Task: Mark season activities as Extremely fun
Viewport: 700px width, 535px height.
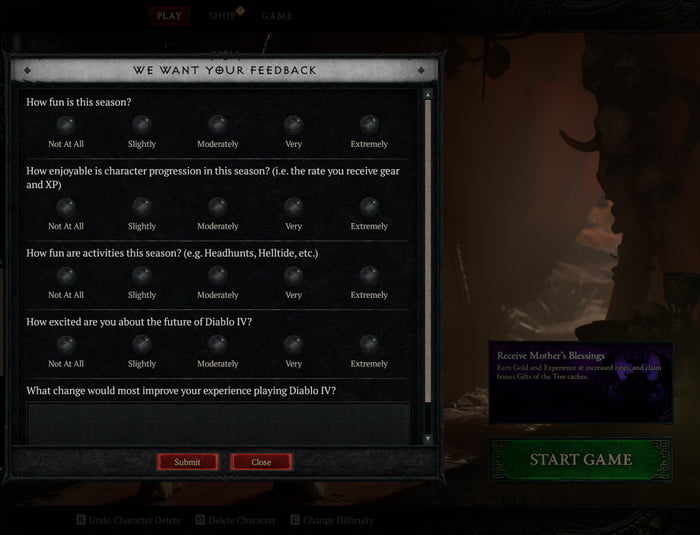Action: click(x=369, y=276)
